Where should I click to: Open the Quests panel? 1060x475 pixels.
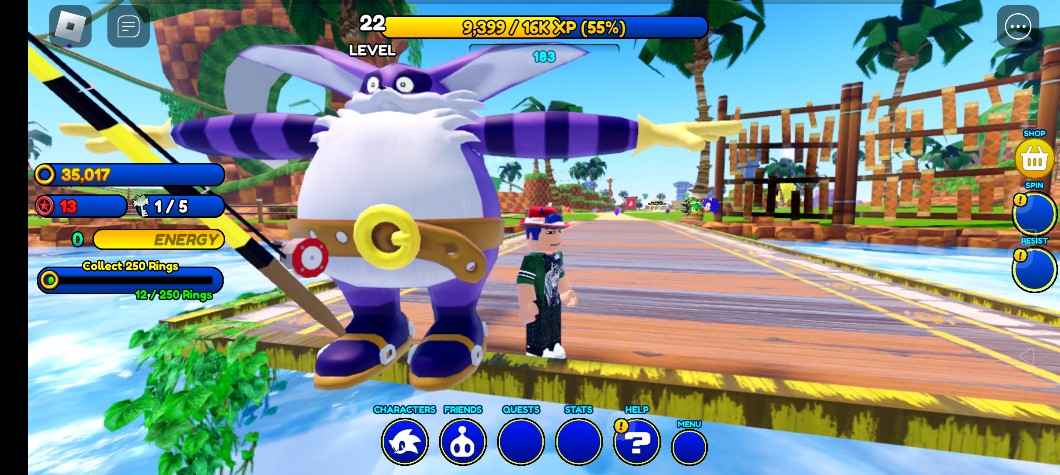point(521,441)
